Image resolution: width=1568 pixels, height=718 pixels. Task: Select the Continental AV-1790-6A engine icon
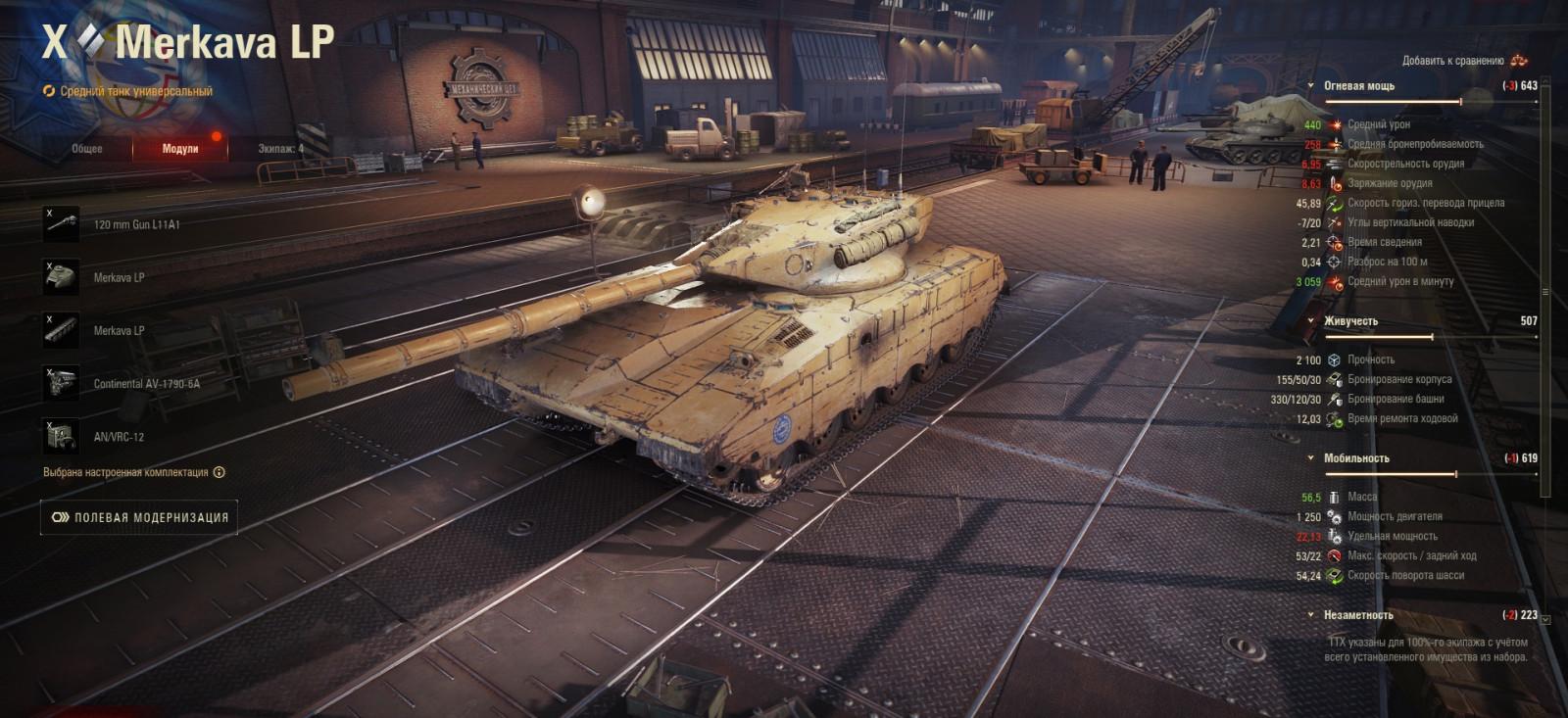[61, 380]
